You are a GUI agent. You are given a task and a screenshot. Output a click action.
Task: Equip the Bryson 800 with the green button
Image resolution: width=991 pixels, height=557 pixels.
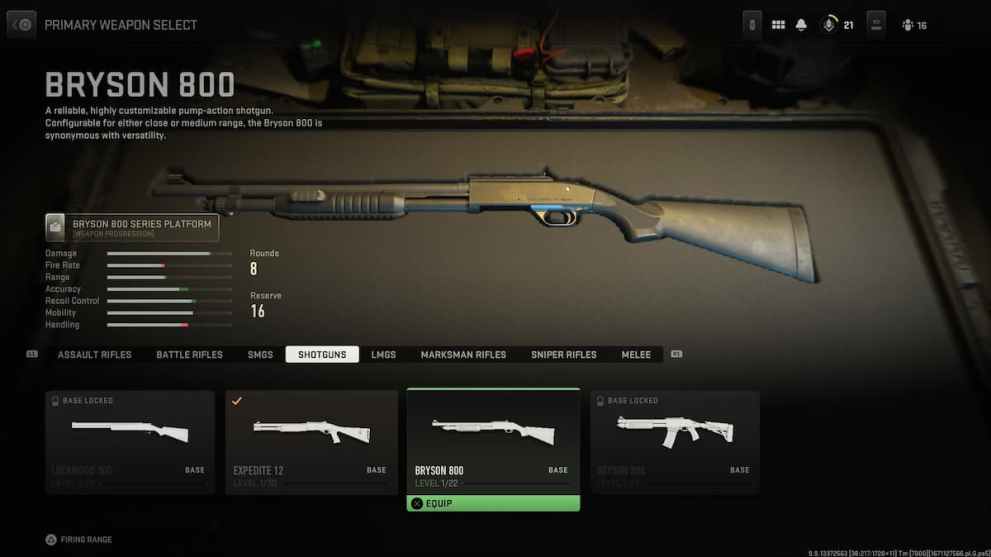[493, 504]
